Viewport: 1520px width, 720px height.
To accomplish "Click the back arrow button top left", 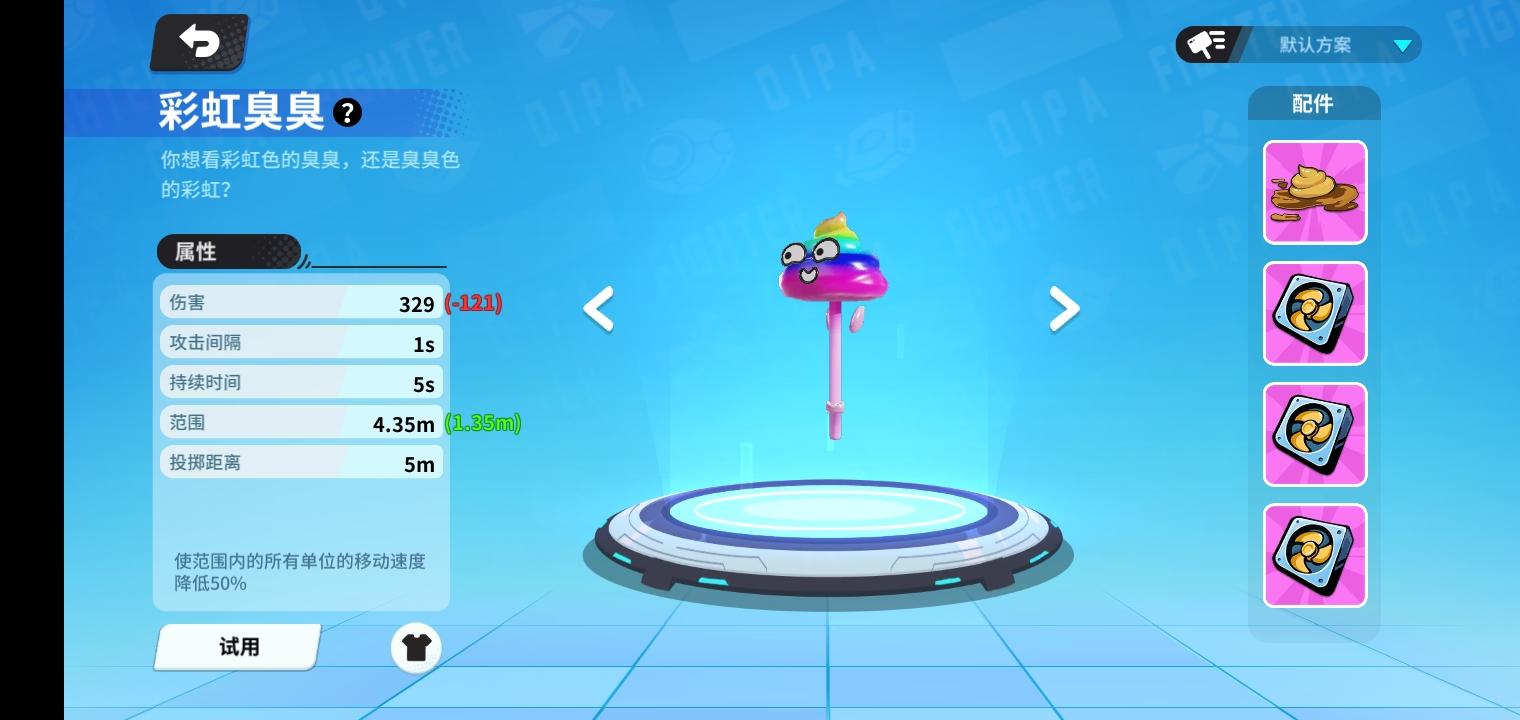I will (198, 42).
